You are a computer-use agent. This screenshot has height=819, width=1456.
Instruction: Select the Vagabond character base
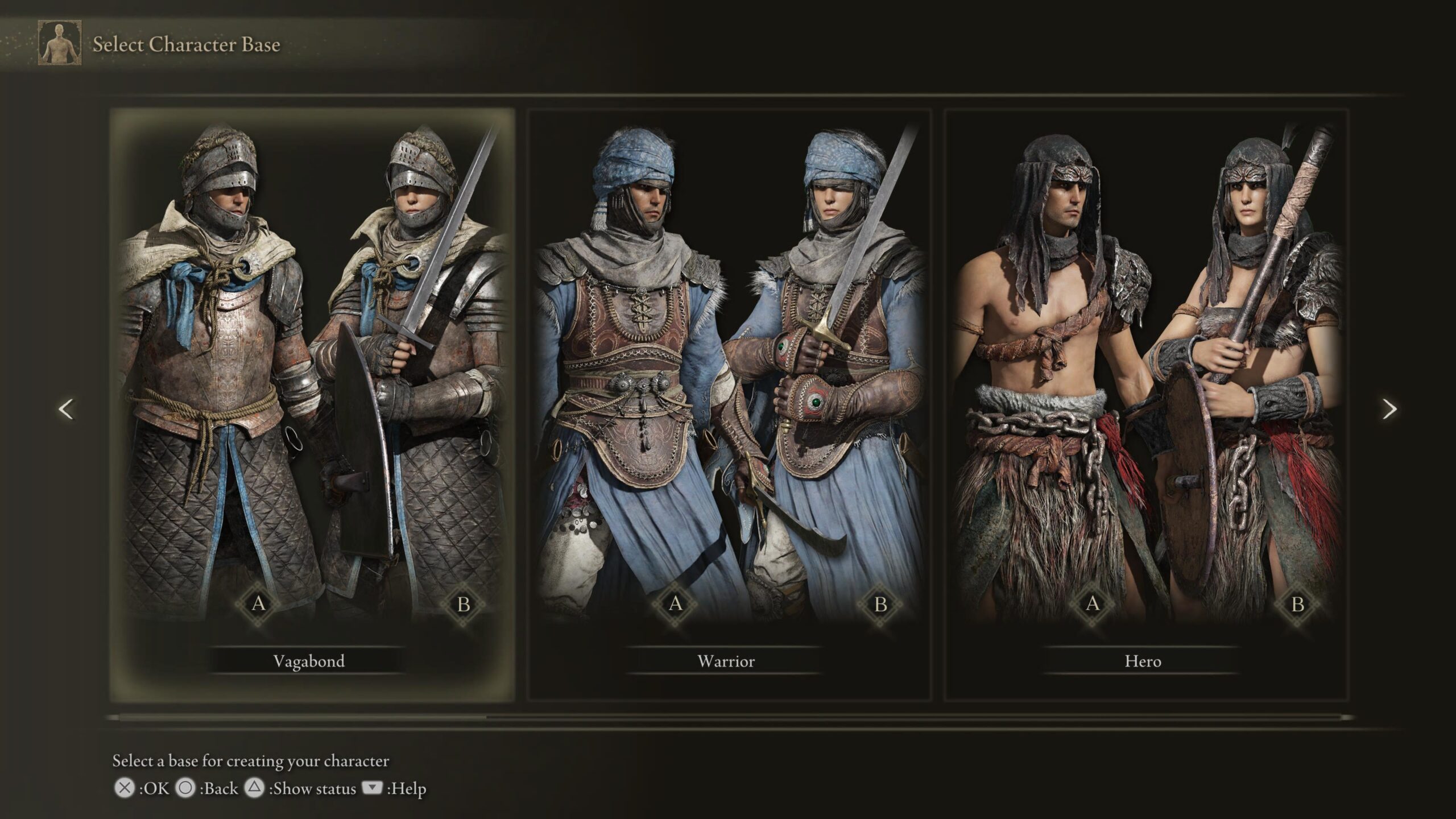pyautogui.click(x=309, y=661)
